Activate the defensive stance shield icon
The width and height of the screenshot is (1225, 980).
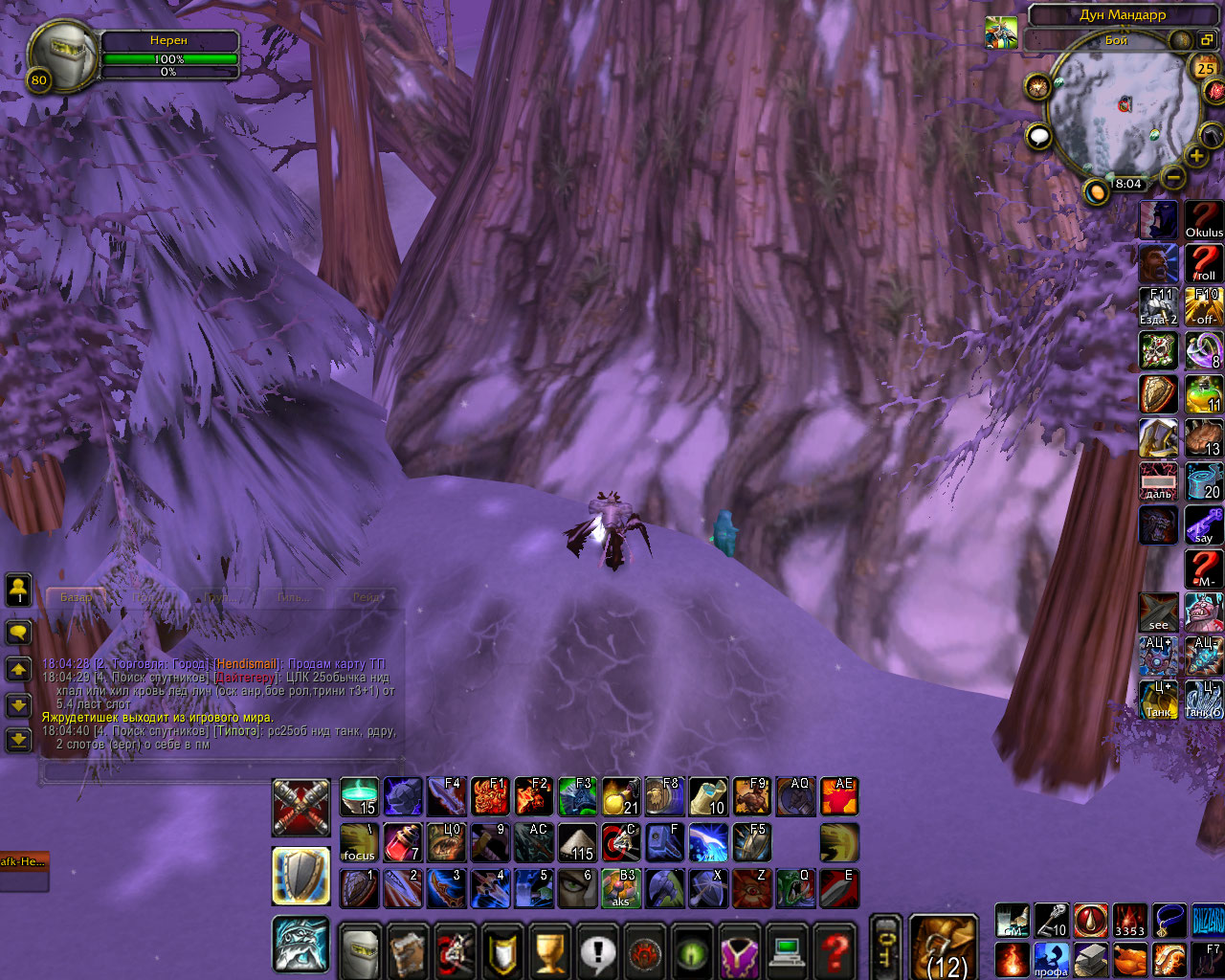click(x=301, y=876)
